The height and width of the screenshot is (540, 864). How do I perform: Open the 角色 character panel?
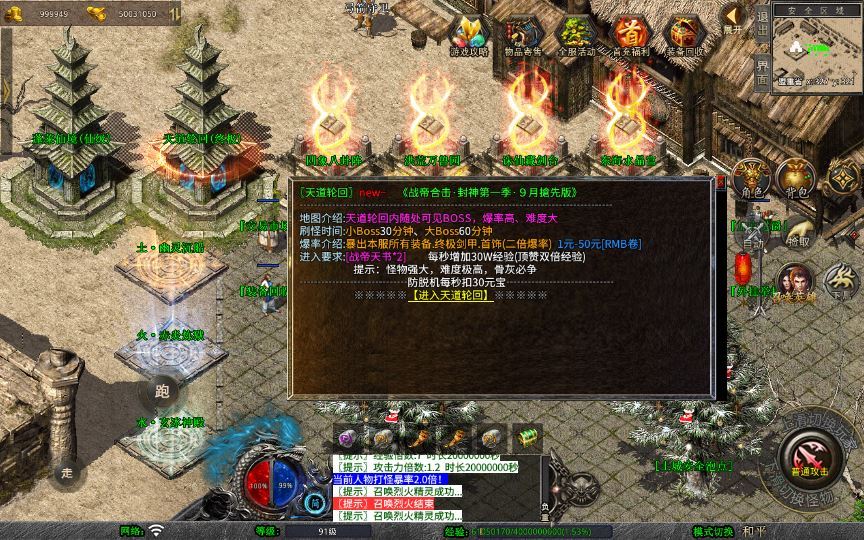pyautogui.click(x=750, y=178)
